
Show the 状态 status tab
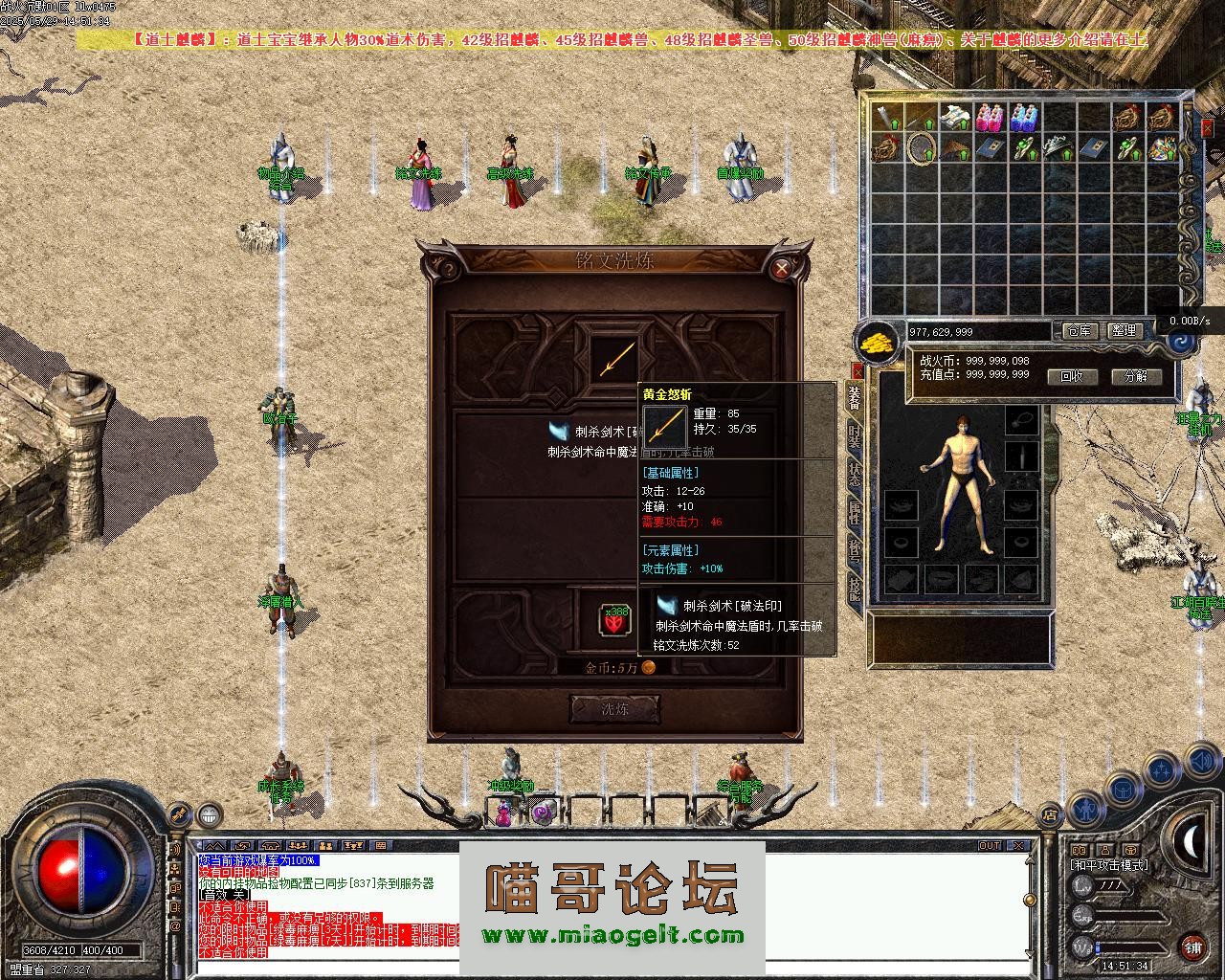point(855,475)
